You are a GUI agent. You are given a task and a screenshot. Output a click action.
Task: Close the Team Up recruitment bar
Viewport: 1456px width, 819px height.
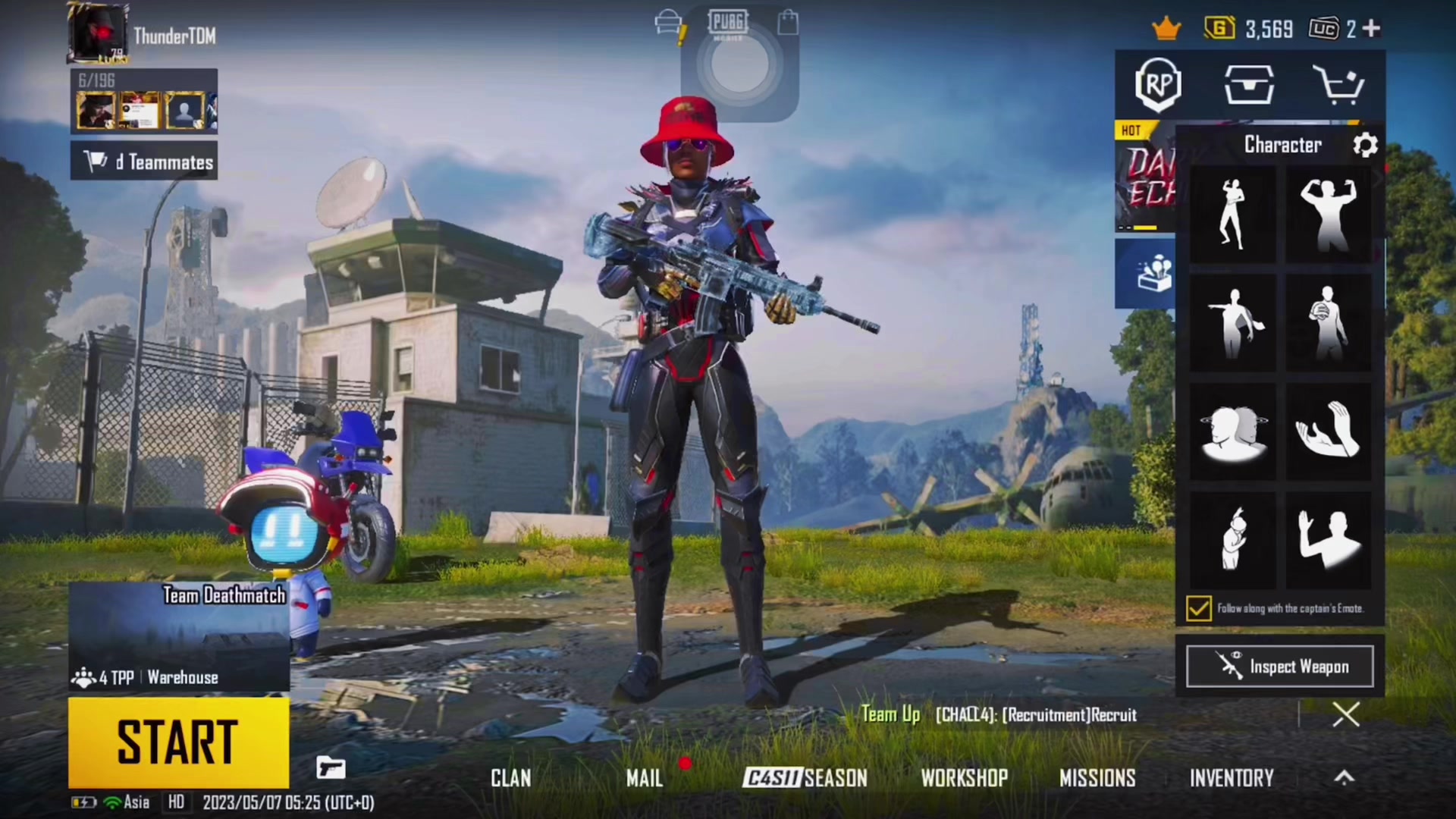[1346, 714]
